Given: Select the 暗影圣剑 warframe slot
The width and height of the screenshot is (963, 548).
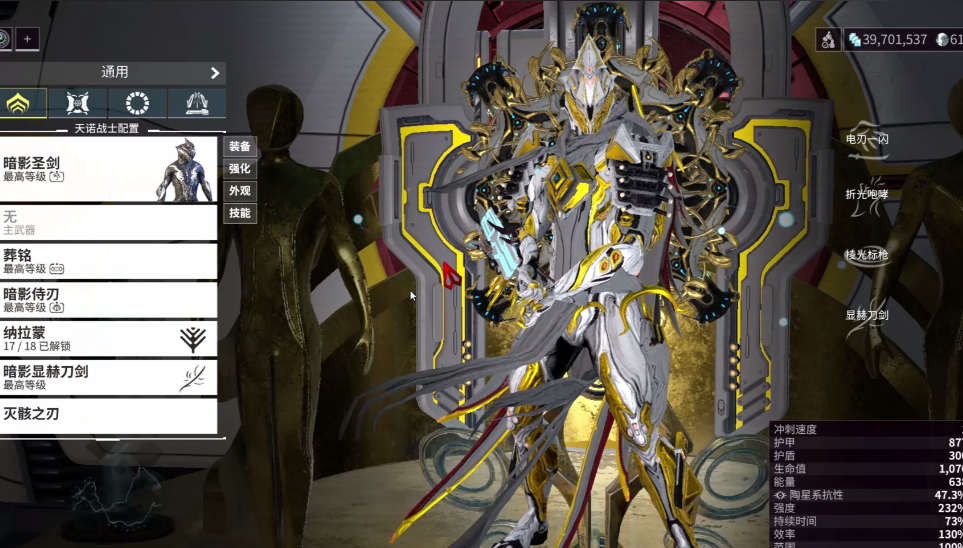Looking at the screenshot, I should [108, 169].
